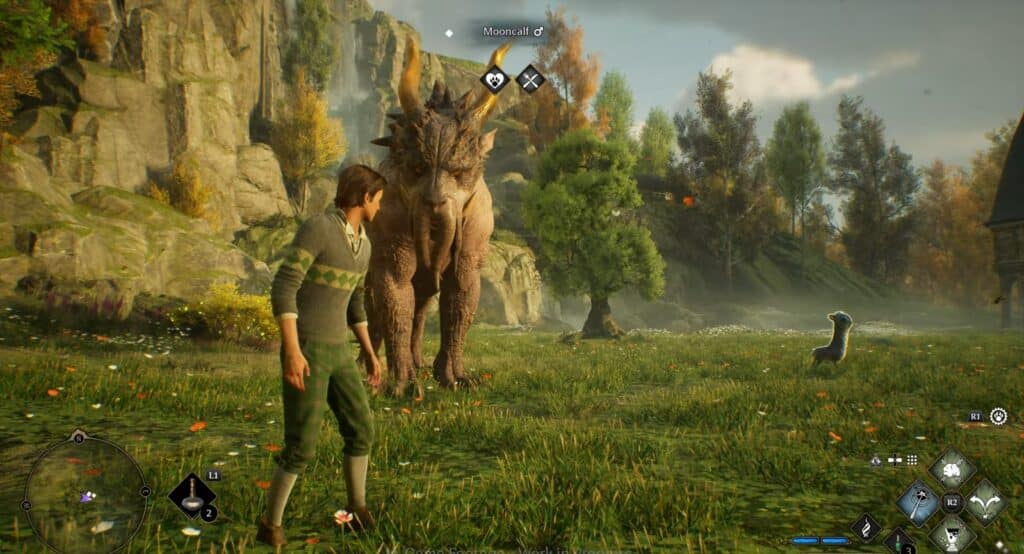The width and height of the screenshot is (1024, 554).
Task: Click the paw-heart petting icon above the beast
Action: 494,78
